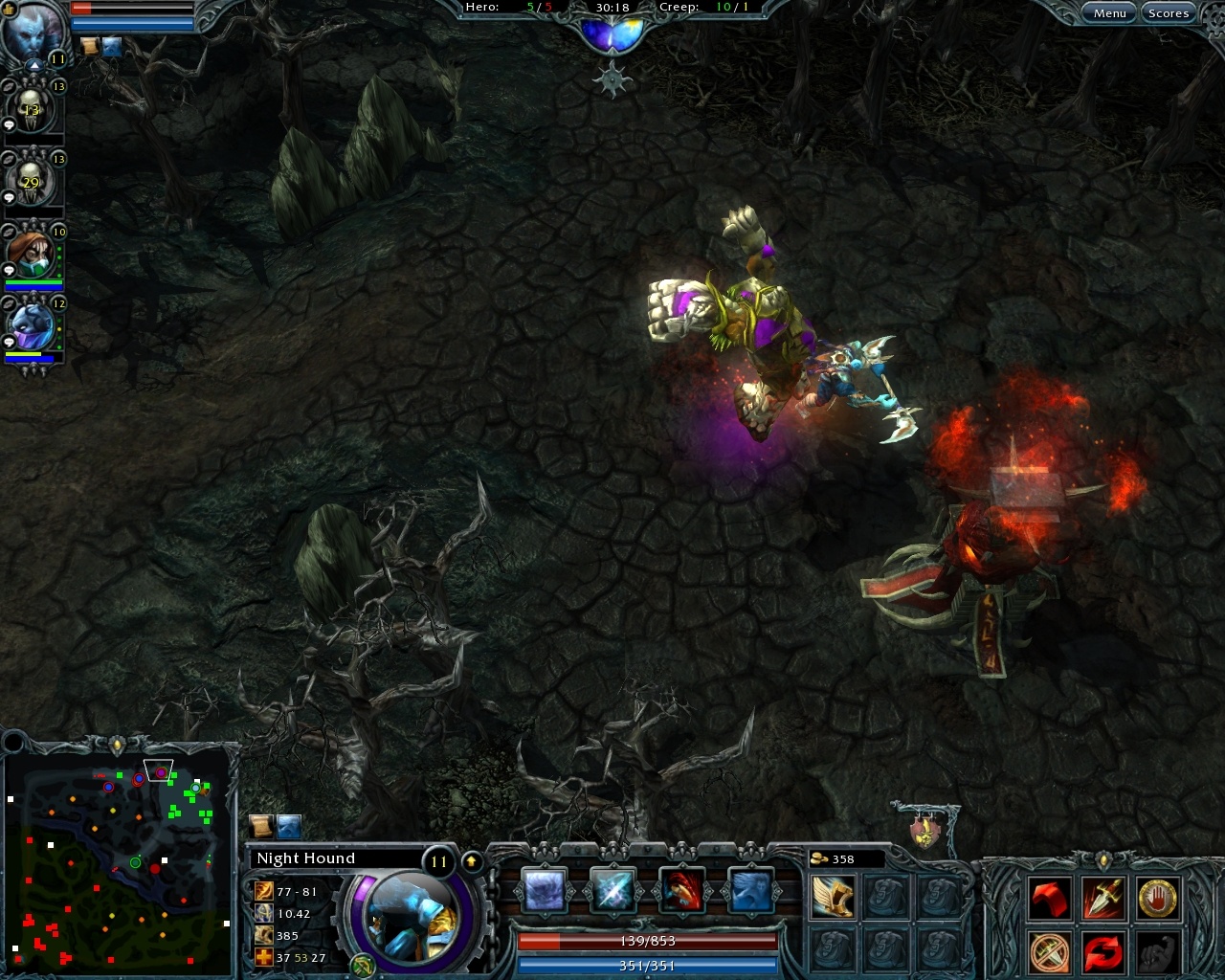This screenshot has height=980, width=1225.
Task: Select the Smoke Bomb ability
Action: tap(546, 890)
